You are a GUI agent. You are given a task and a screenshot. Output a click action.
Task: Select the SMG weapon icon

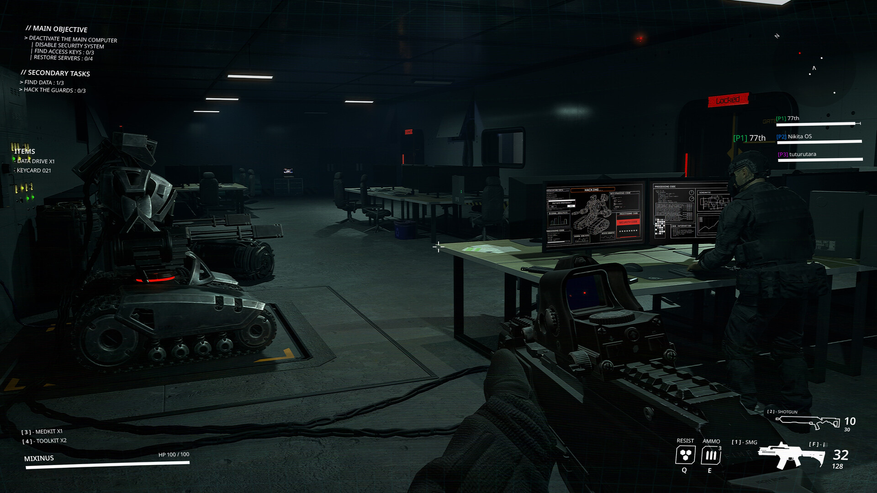[792, 456]
